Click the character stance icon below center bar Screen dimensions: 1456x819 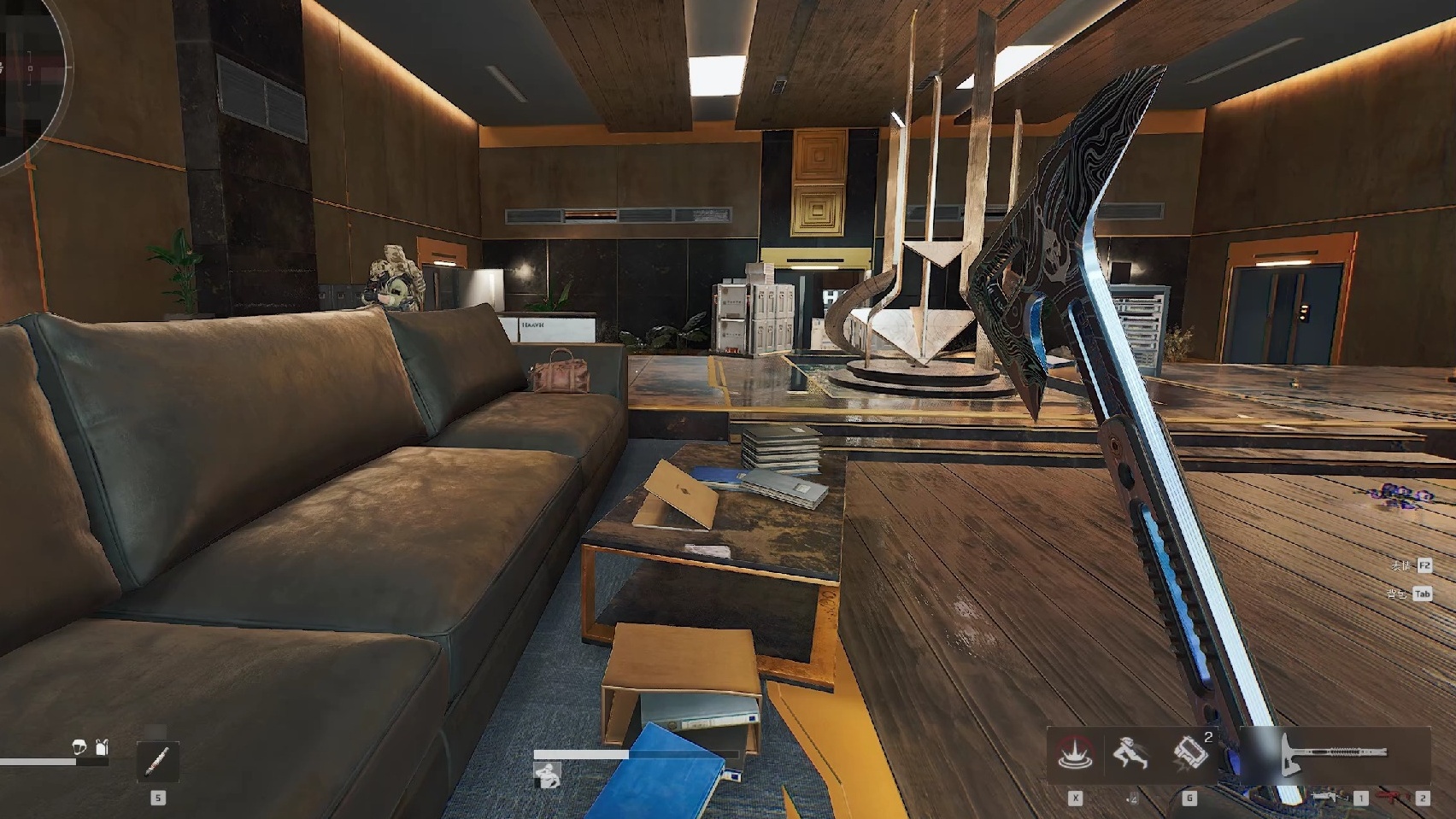pyautogui.click(x=547, y=775)
